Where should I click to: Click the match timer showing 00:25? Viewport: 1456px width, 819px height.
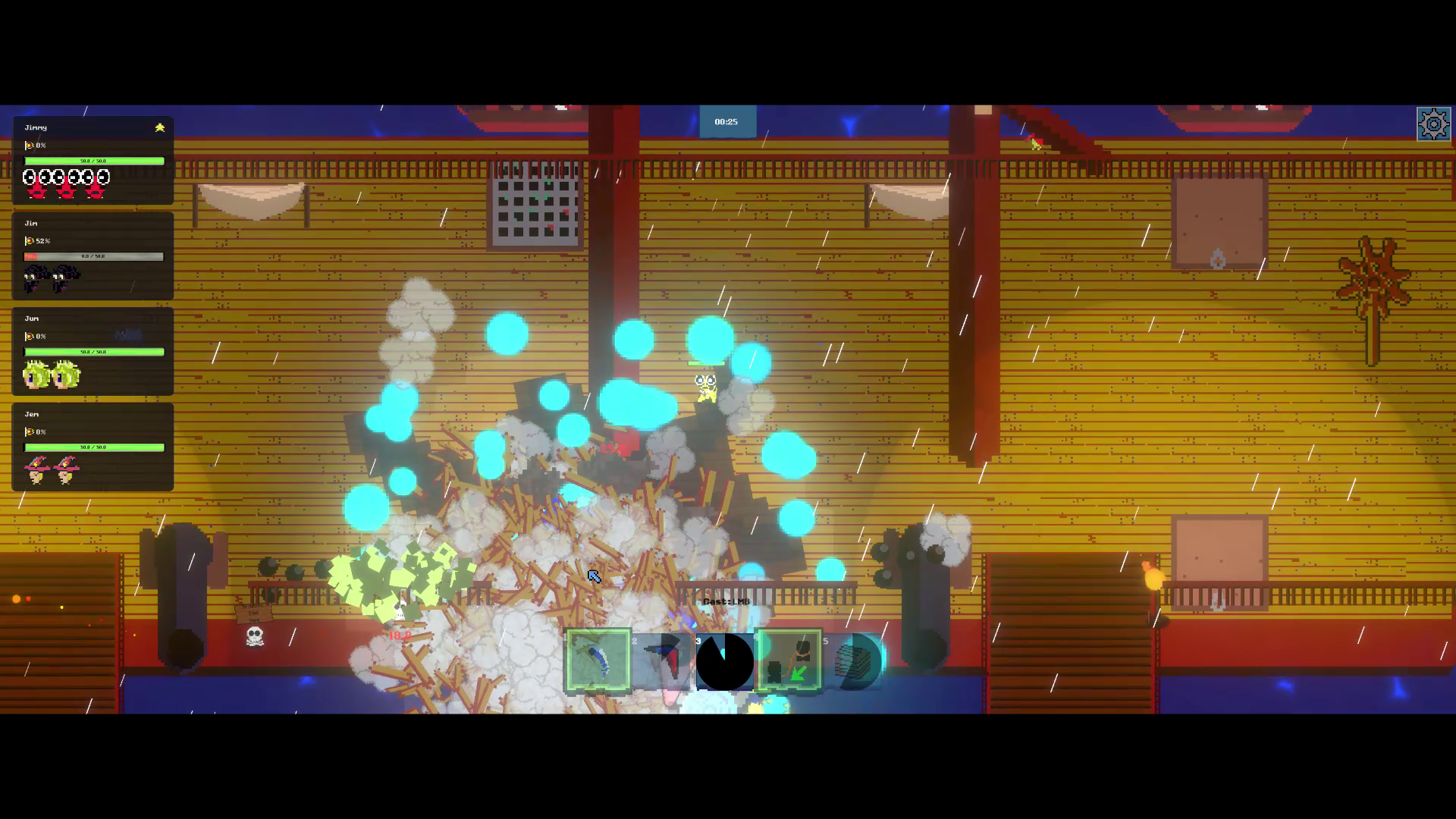click(x=726, y=121)
